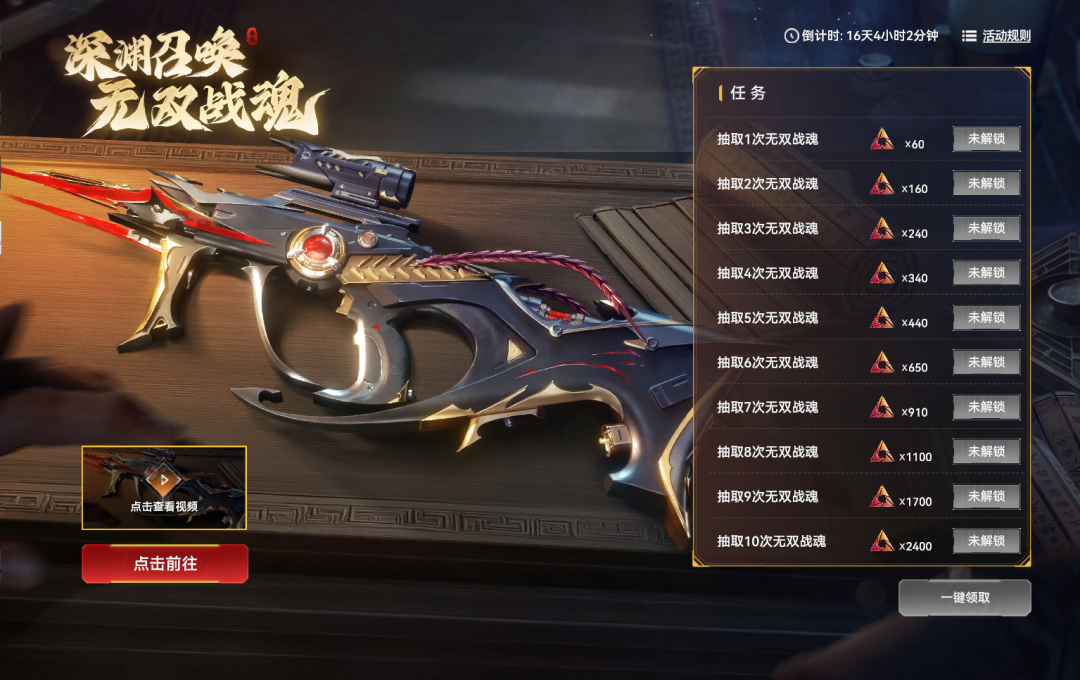Screen dimensions: 1080x680
Task: Click 未解锁 for the 抽取5次无双战魂 task
Action: pyautogui.click(x=986, y=317)
